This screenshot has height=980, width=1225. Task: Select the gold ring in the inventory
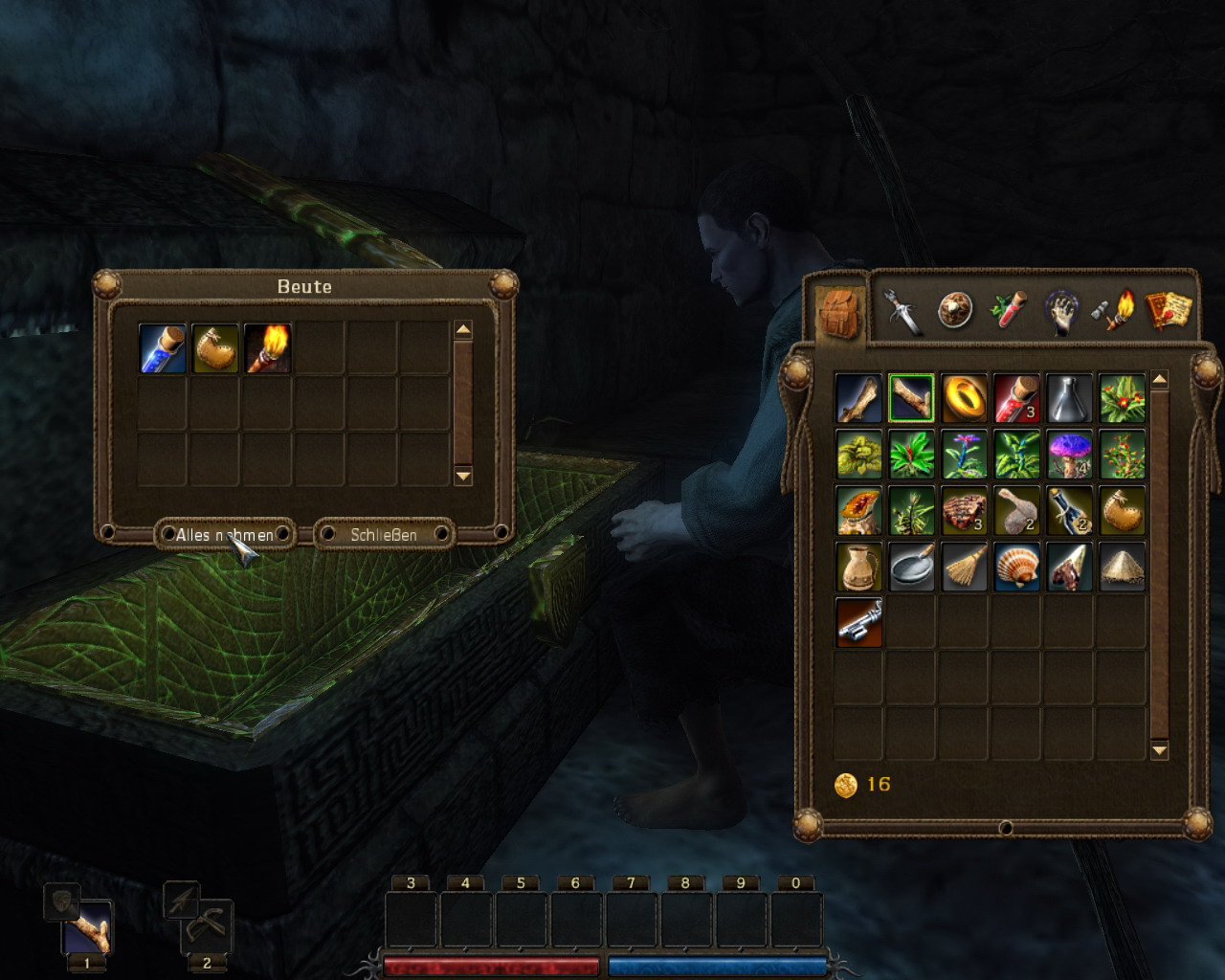pyautogui.click(x=964, y=397)
